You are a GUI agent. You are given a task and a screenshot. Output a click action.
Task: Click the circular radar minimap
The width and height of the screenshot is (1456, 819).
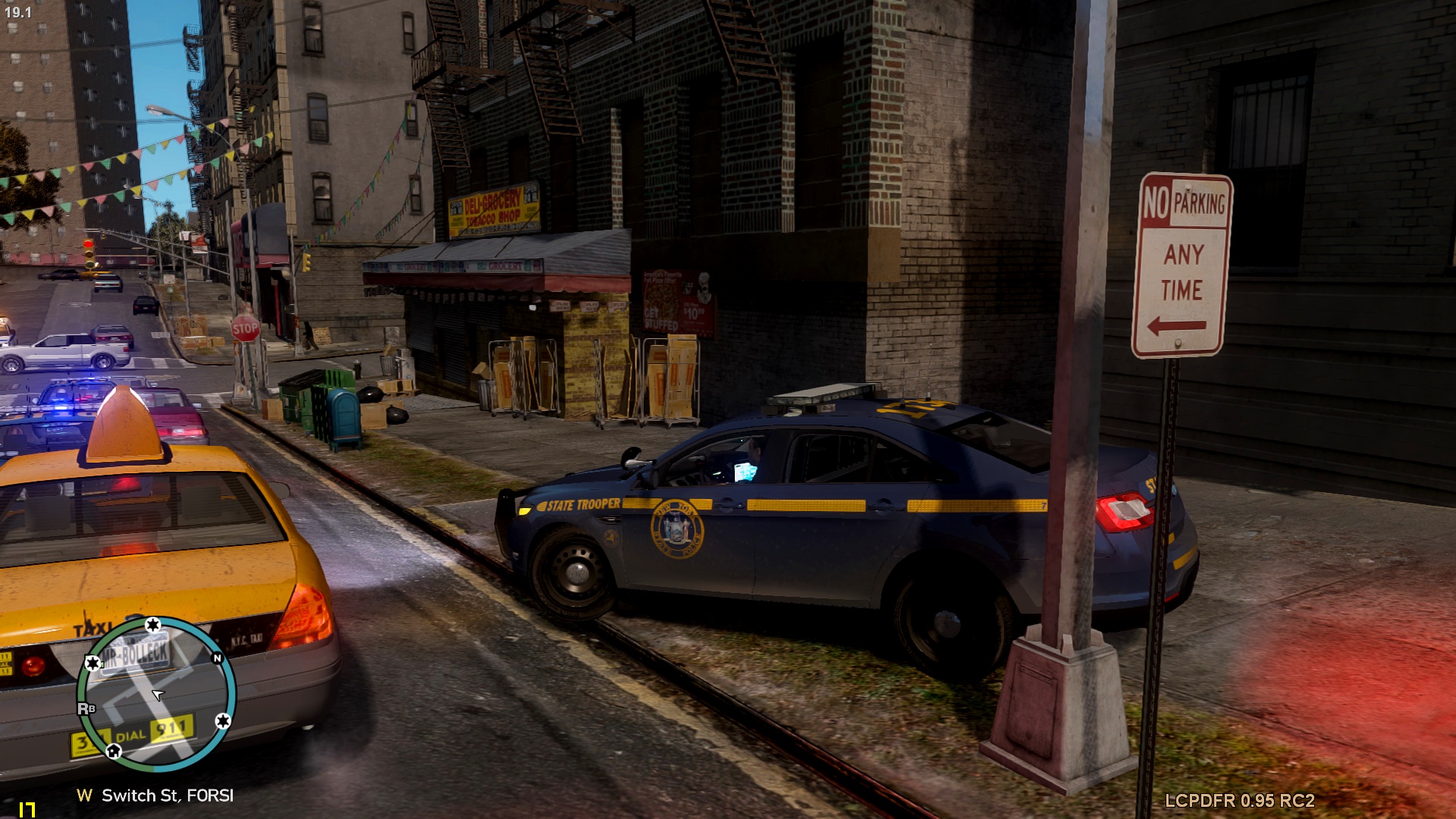click(x=156, y=692)
